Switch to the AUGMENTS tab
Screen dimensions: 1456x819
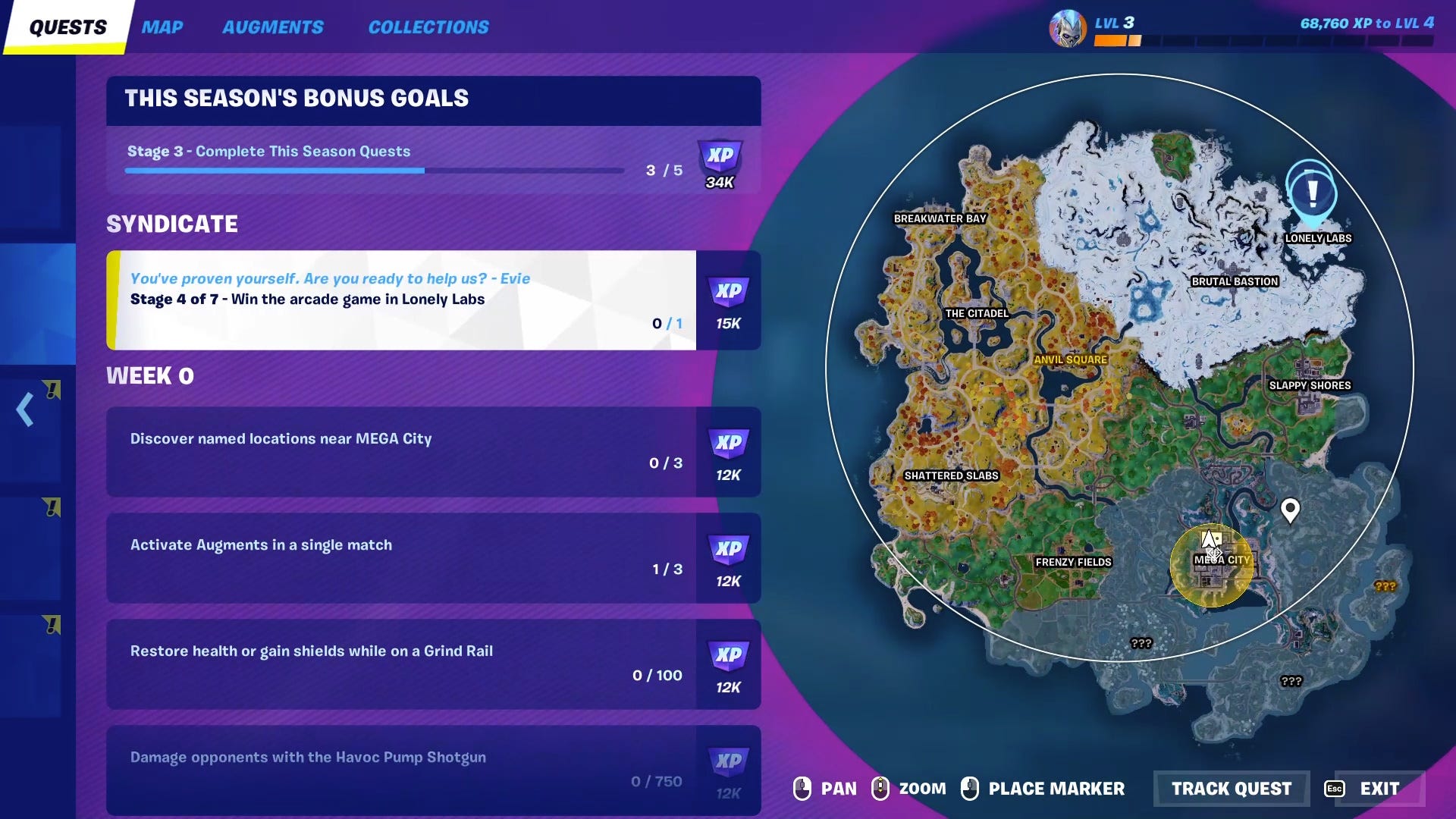tap(273, 27)
